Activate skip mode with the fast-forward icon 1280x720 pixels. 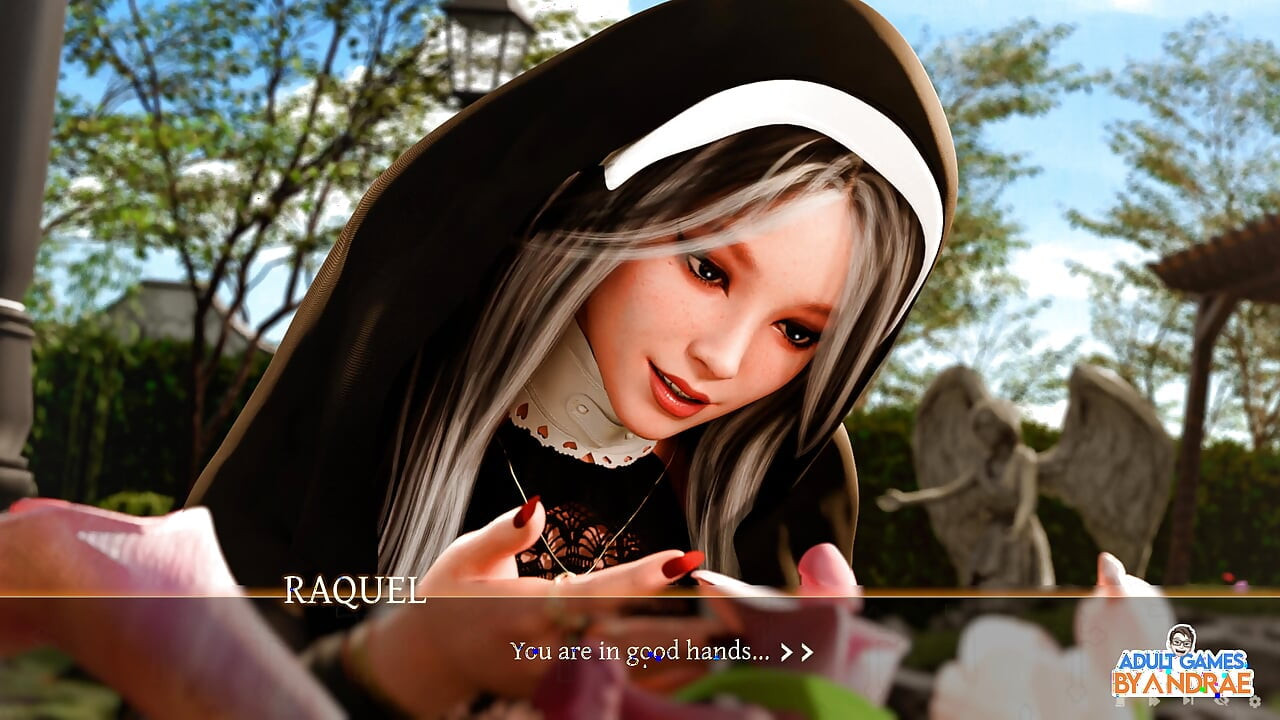(x=1153, y=702)
